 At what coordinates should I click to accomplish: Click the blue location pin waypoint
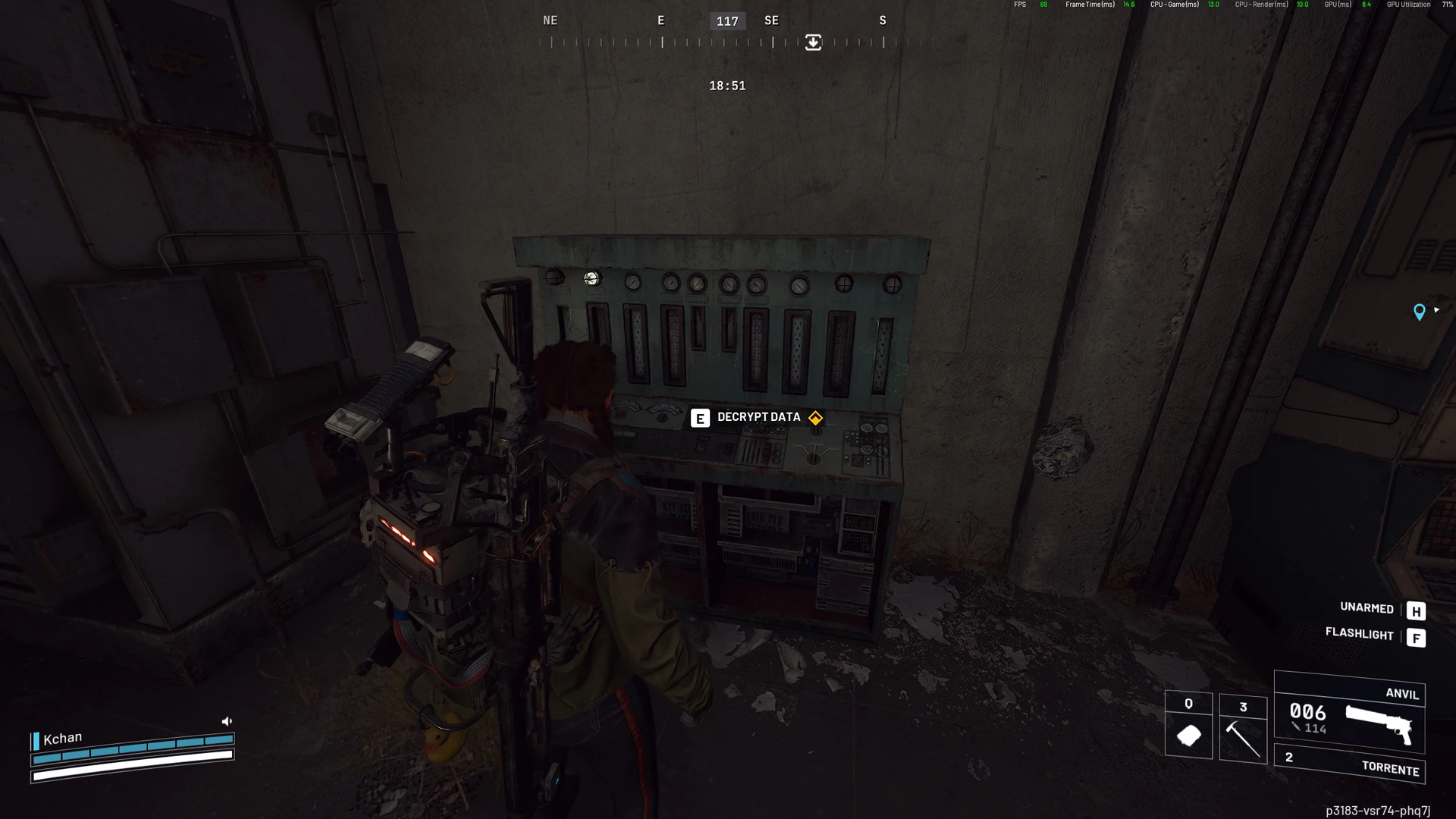coord(1419,312)
